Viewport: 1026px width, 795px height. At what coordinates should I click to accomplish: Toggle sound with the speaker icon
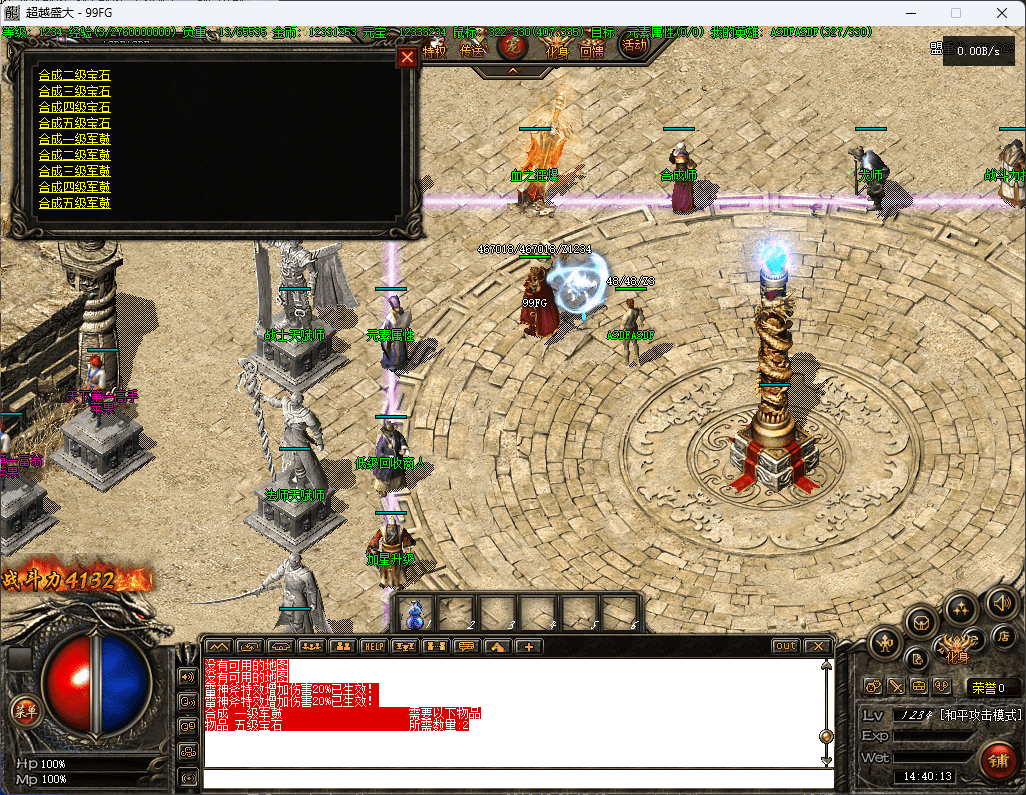[x=1001, y=602]
